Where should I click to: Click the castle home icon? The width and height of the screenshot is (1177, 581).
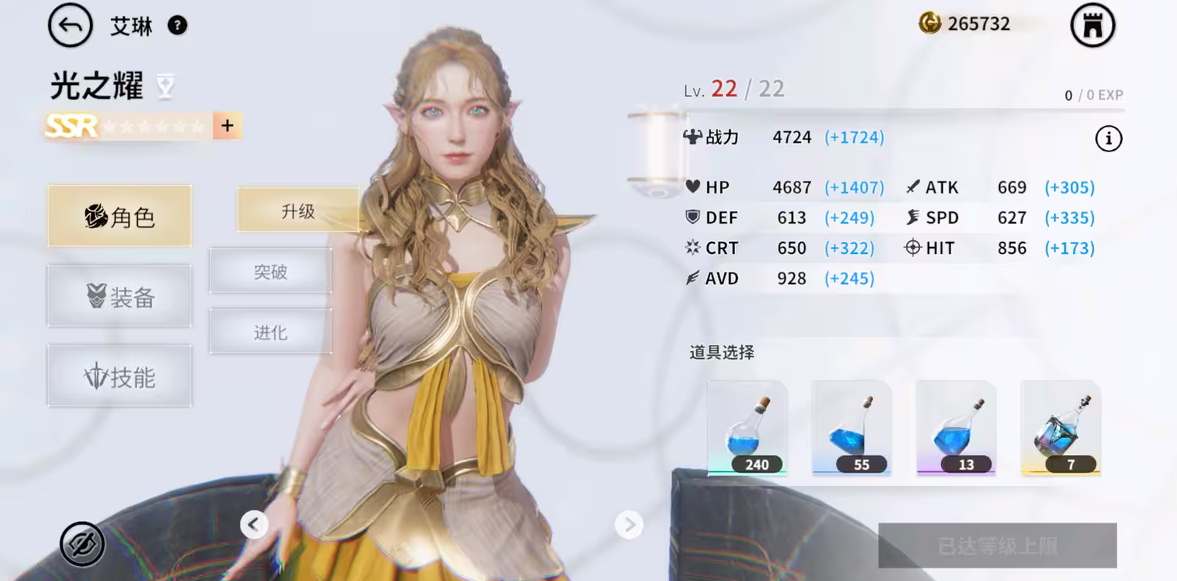(1092, 26)
